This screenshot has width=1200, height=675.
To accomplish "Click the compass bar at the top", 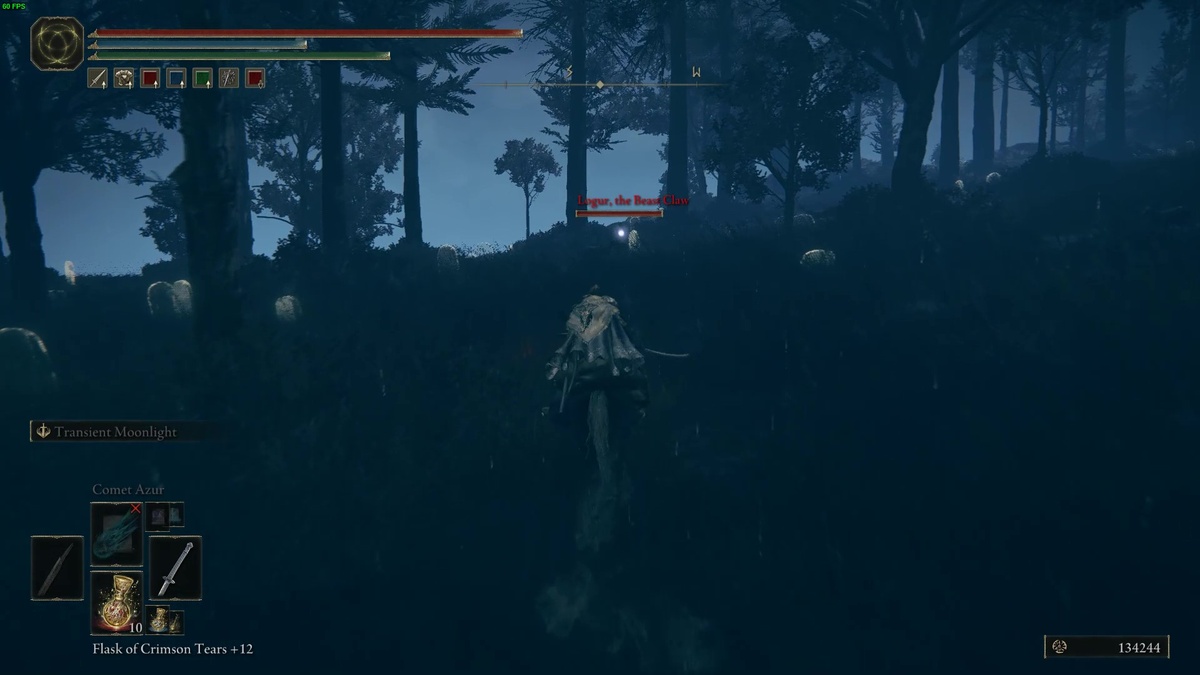I will [x=600, y=85].
